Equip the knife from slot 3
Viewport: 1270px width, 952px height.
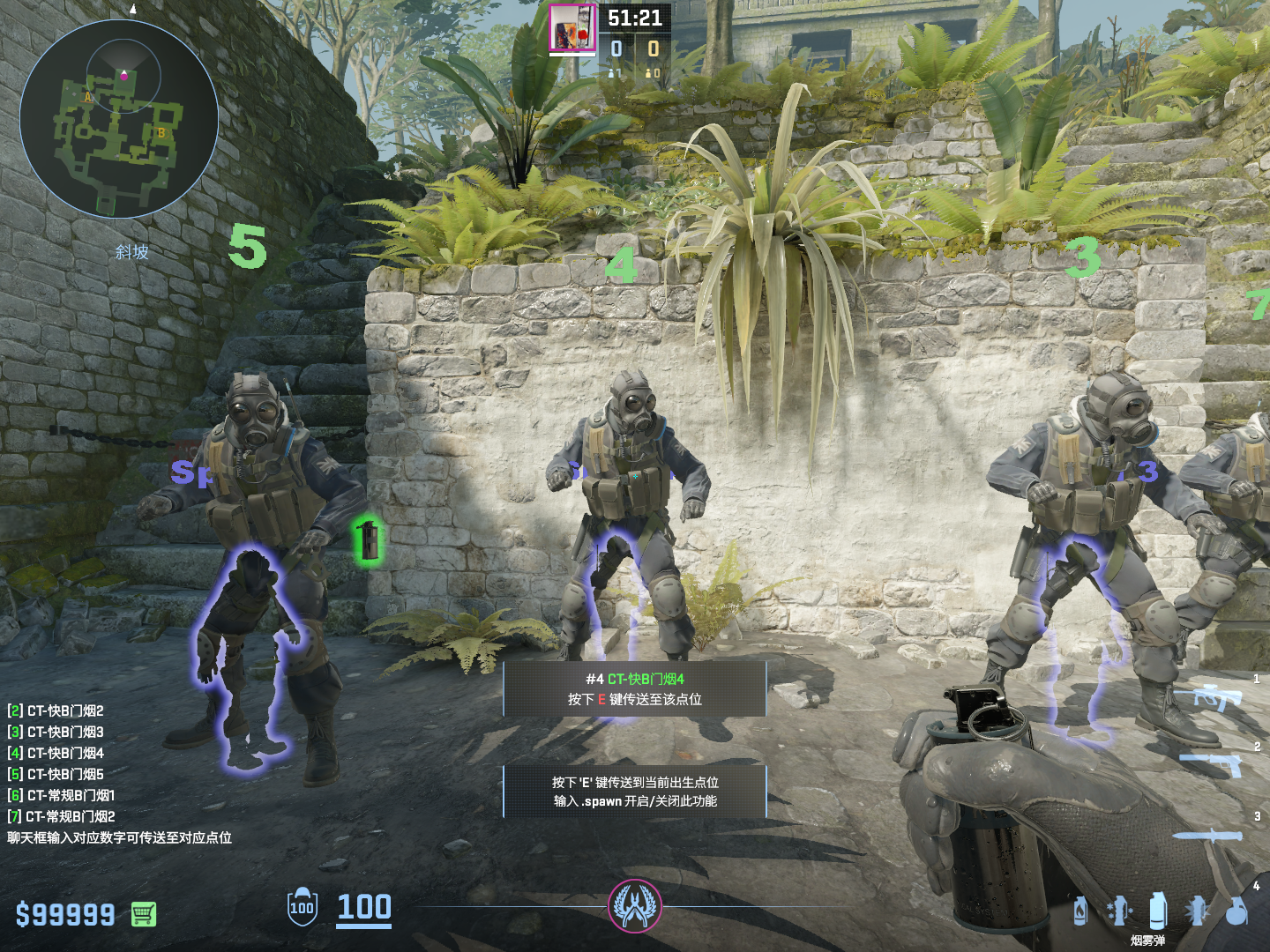coord(1208,835)
